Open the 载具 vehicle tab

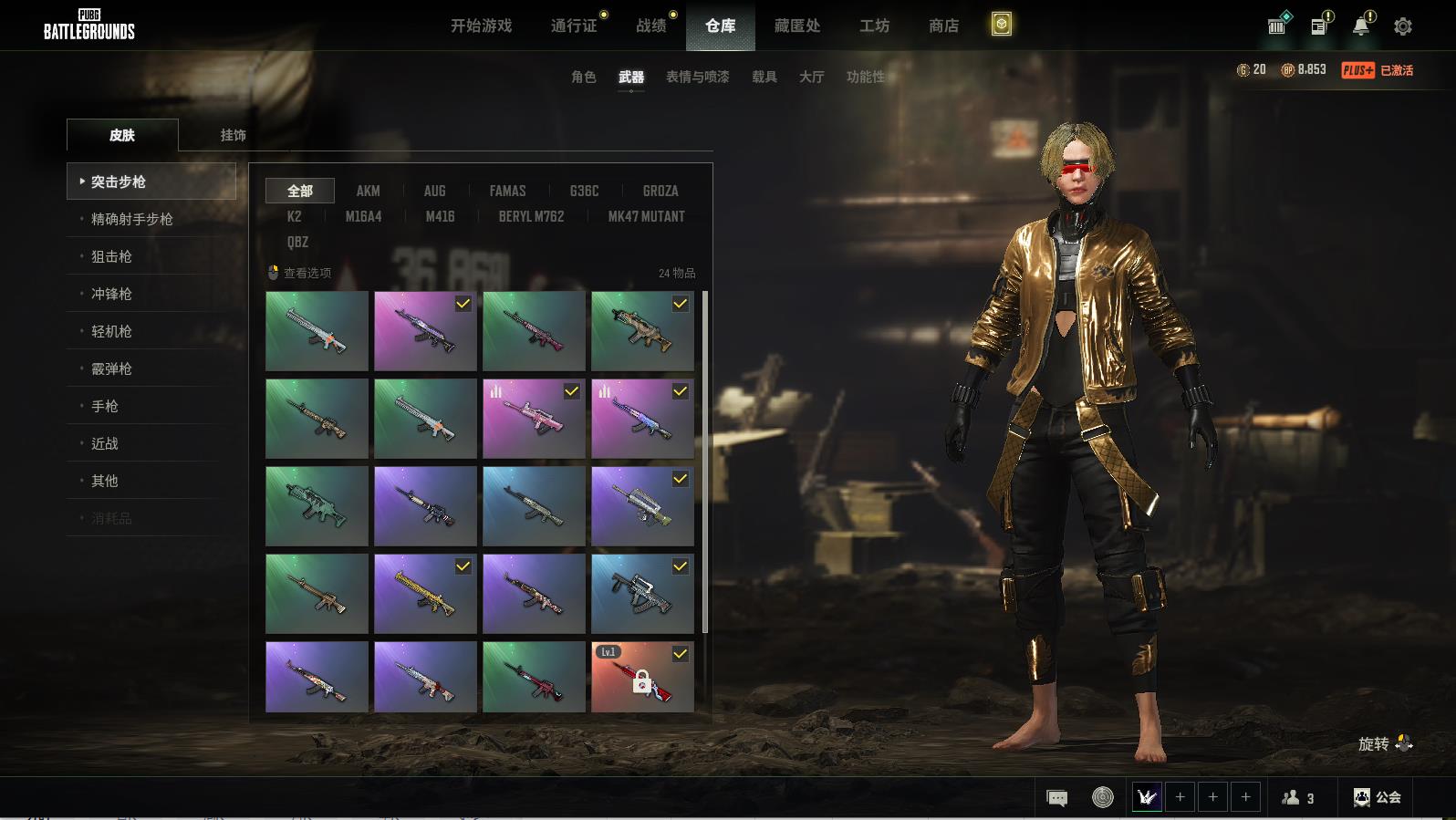[x=764, y=77]
